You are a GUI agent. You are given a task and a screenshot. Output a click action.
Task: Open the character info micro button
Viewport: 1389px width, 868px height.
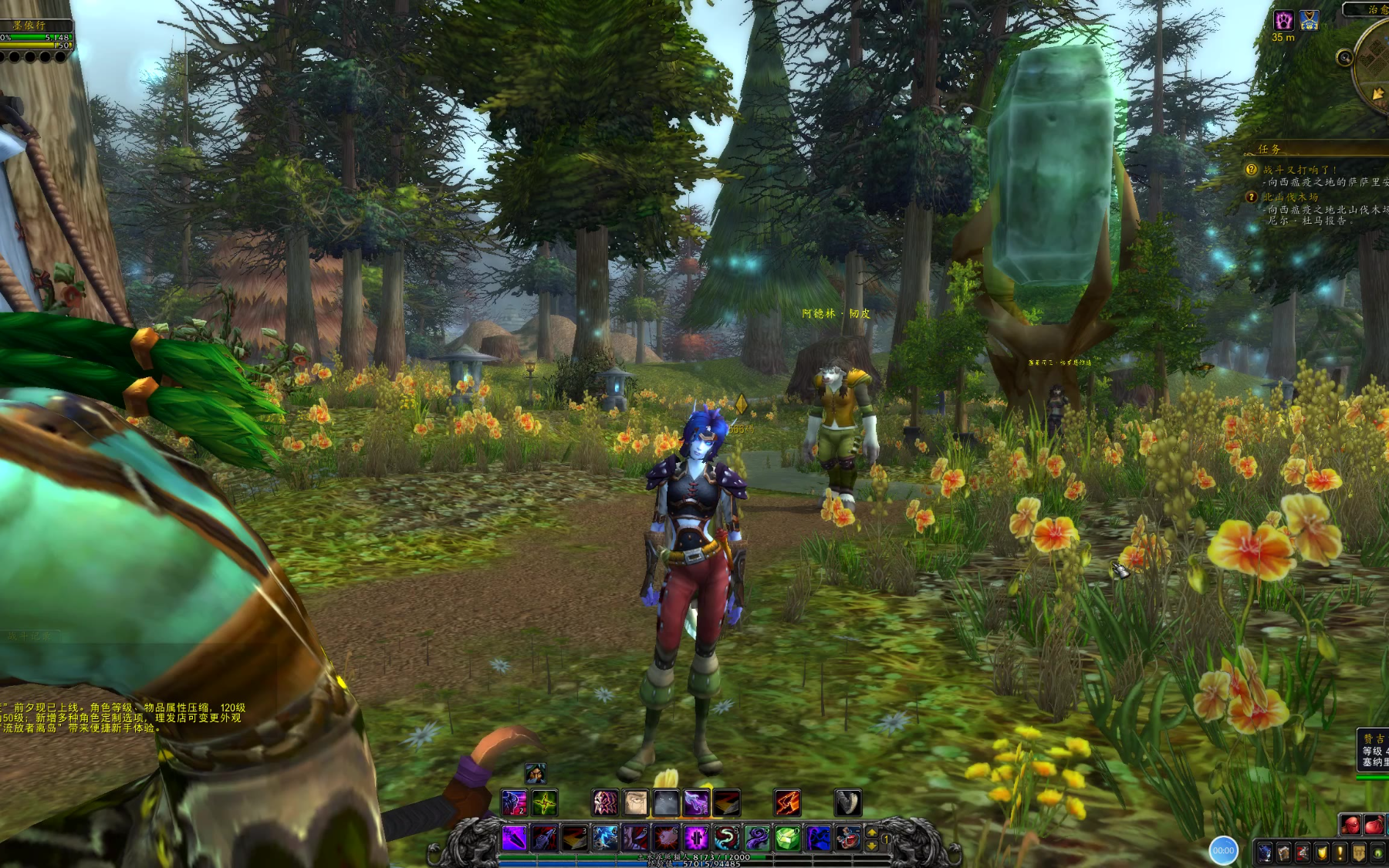click(x=1265, y=853)
